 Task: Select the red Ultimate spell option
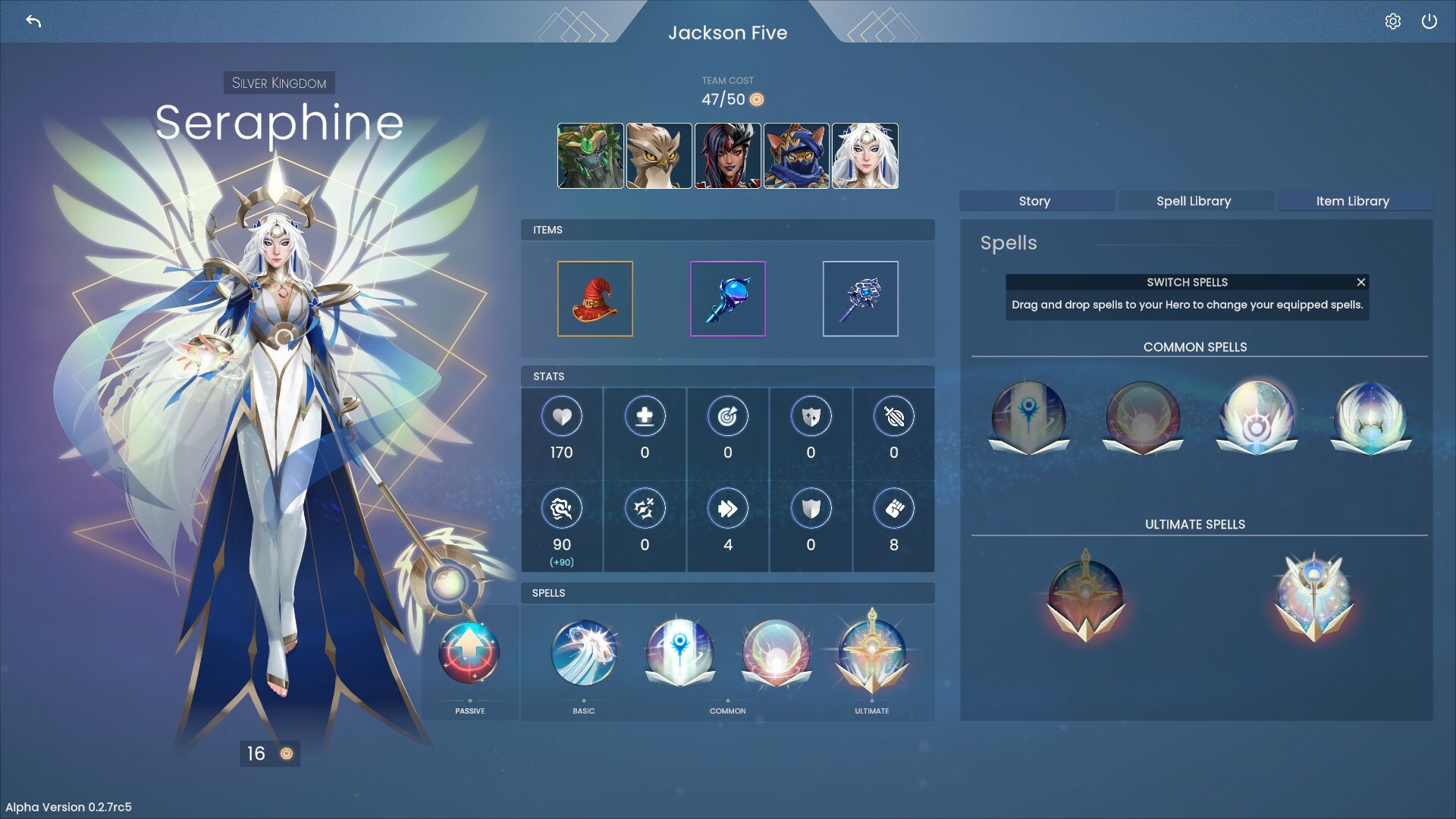[x=1086, y=595]
